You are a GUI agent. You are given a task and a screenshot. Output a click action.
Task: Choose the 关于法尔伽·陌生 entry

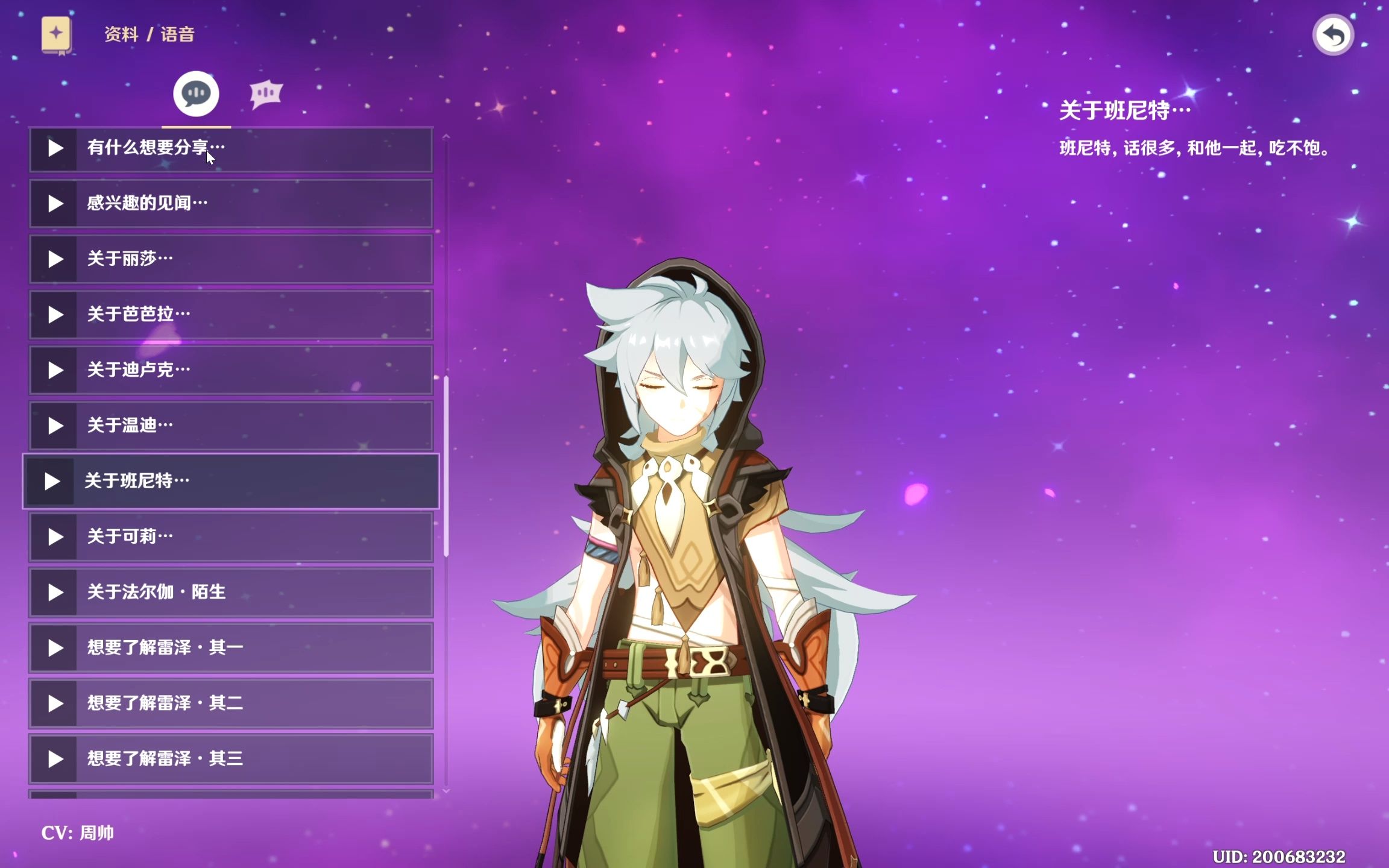pos(231,593)
